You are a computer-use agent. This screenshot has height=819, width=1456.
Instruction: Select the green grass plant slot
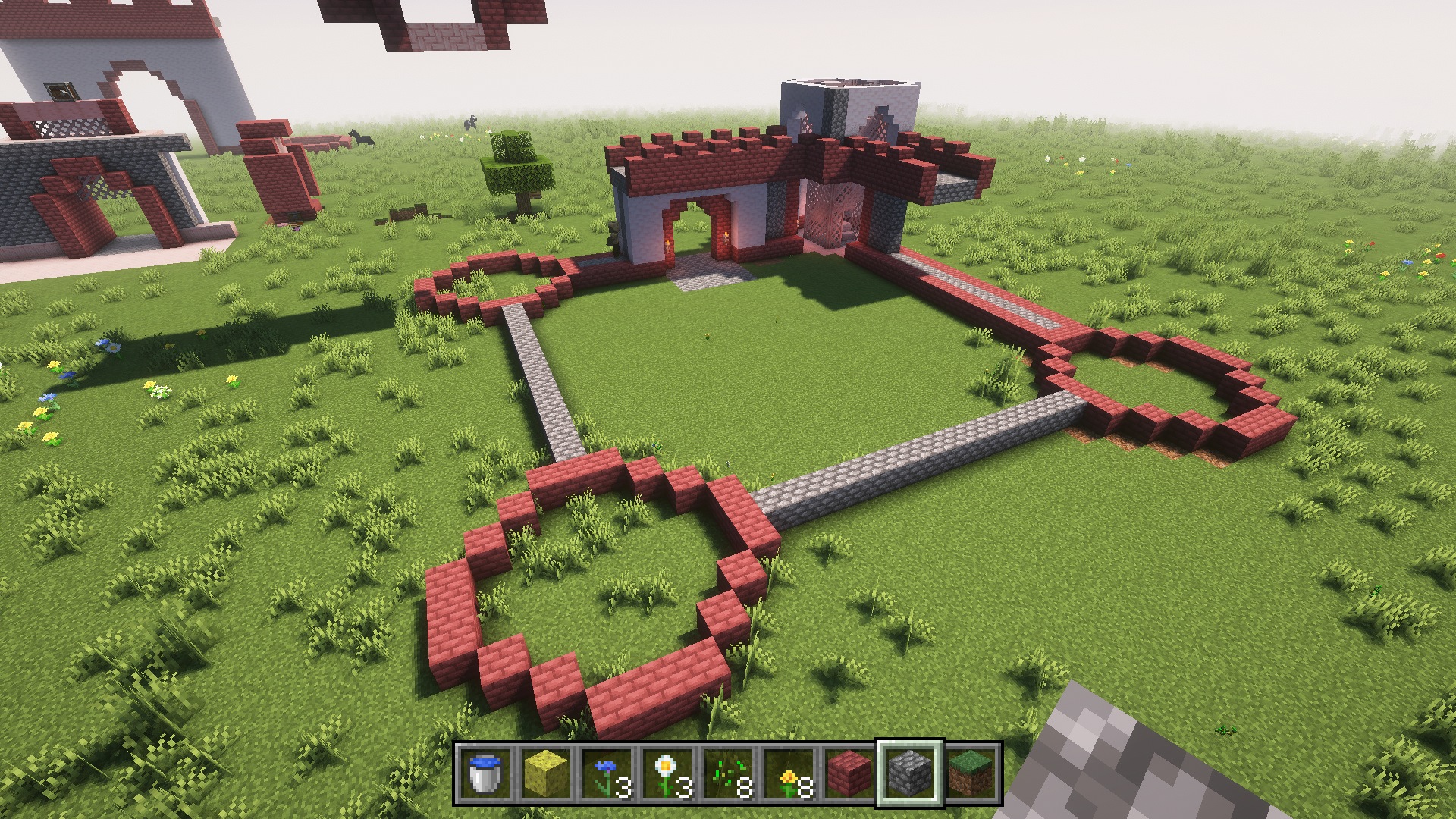tap(728, 773)
